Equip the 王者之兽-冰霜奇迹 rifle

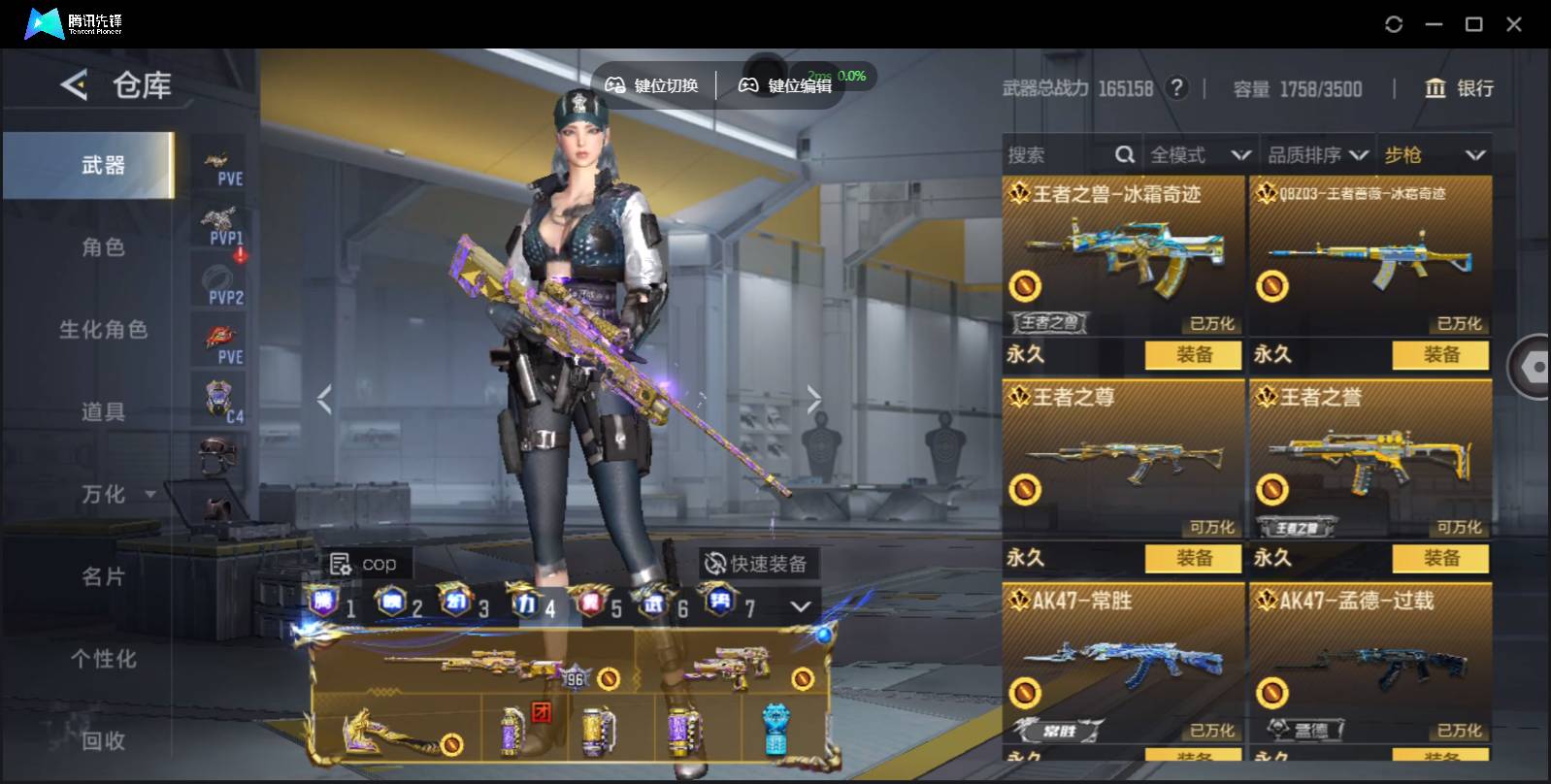click(x=1193, y=355)
